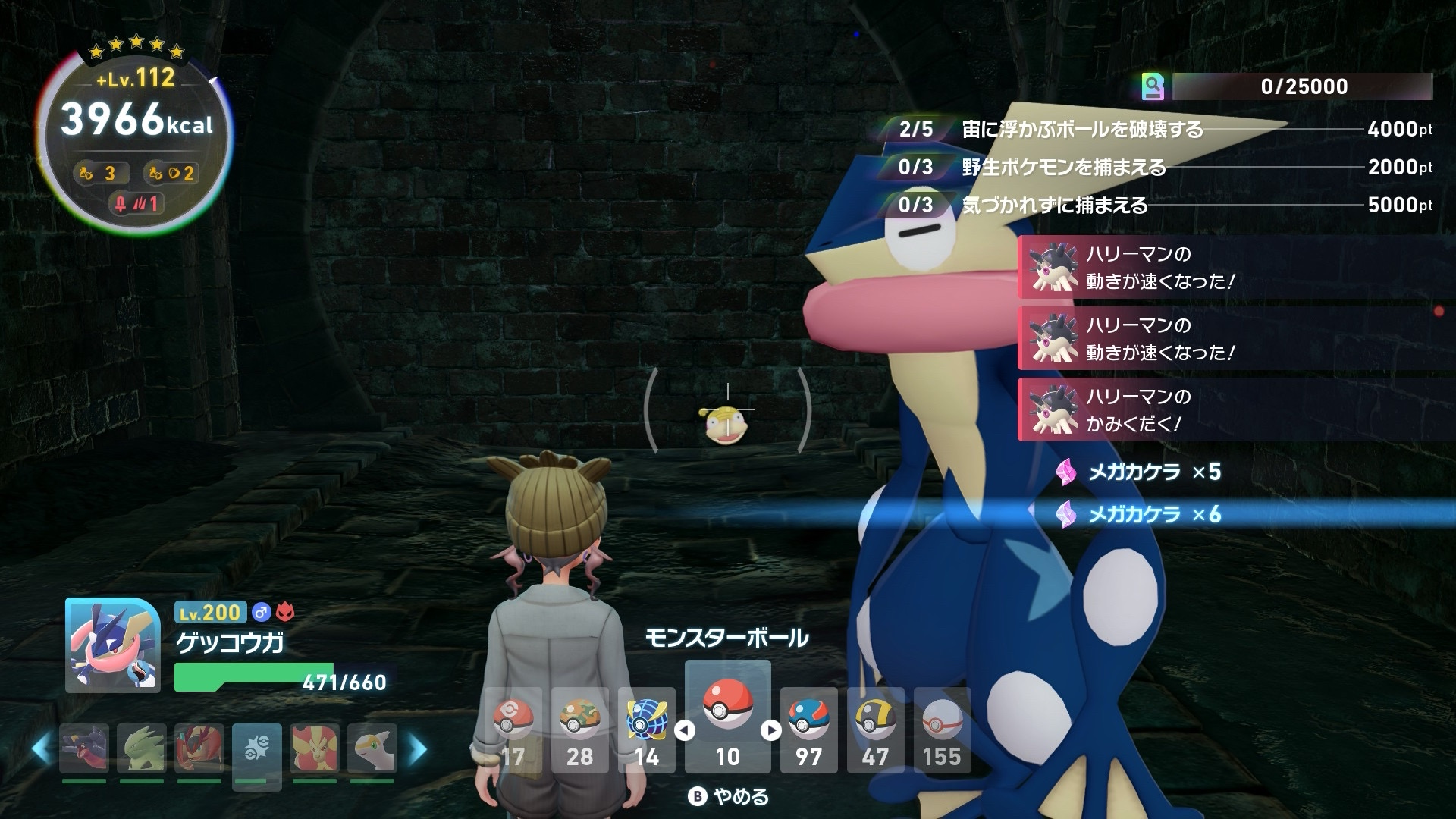Select the blue Beast Ball slot

(x=646, y=730)
